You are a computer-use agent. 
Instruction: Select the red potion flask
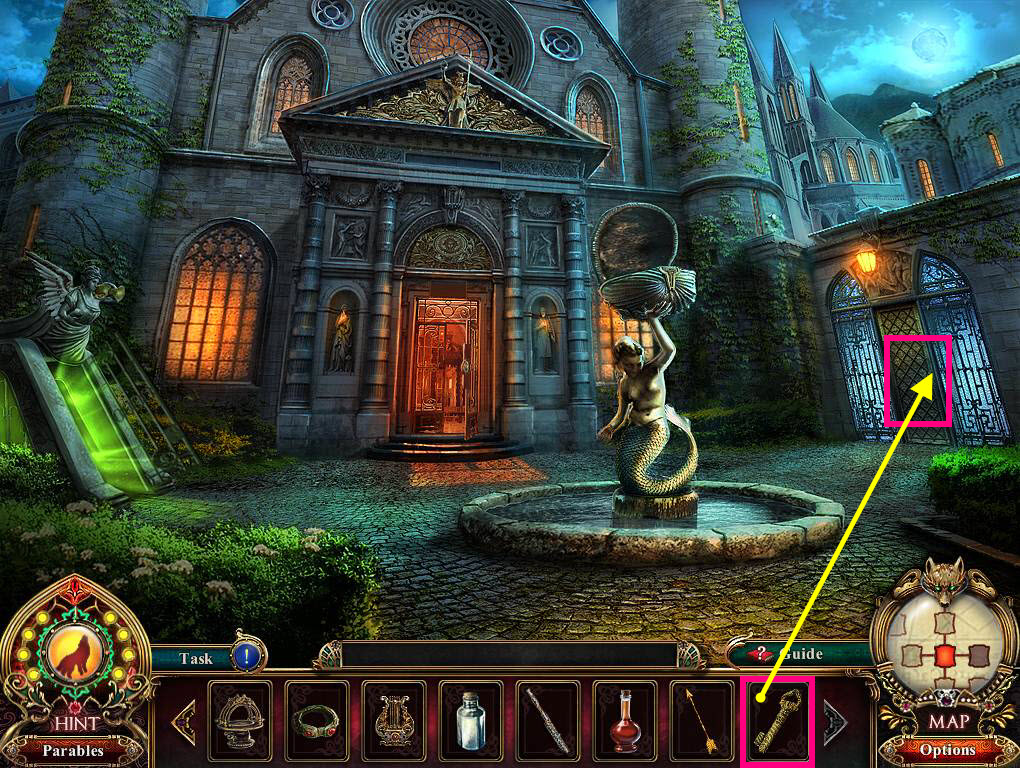pos(624,720)
